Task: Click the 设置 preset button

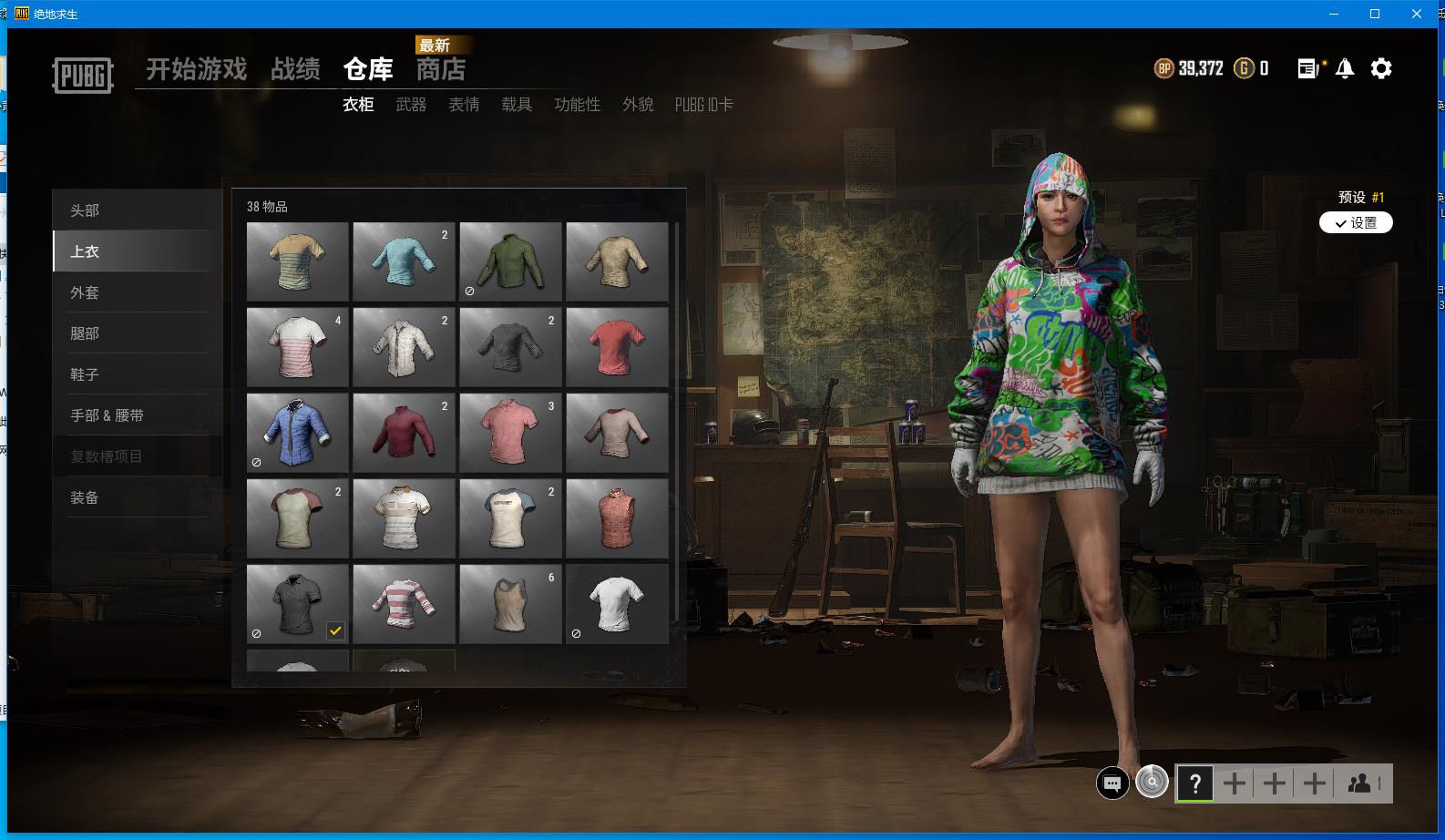Action: pyautogui.click(x=1356, y=223)
